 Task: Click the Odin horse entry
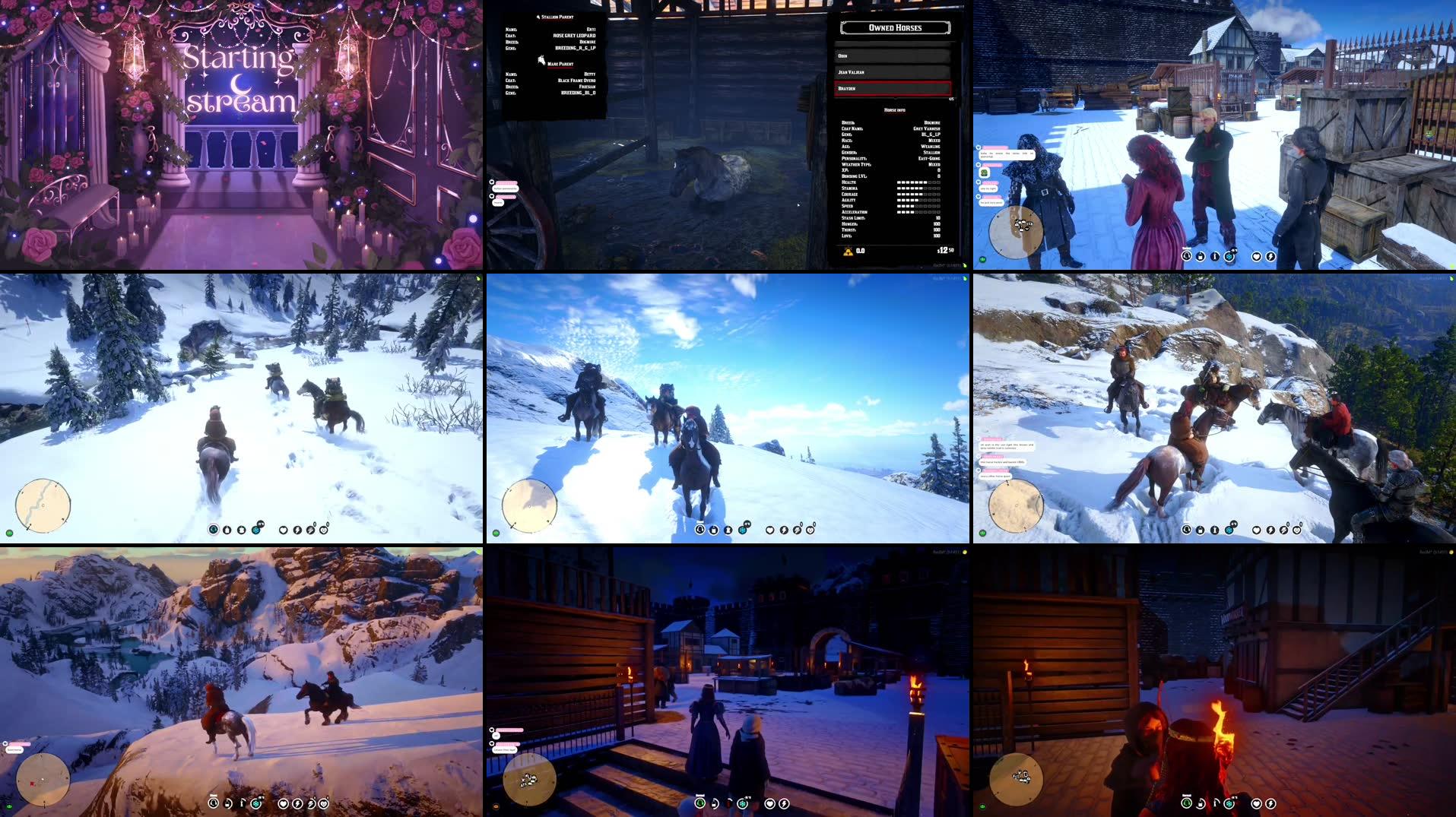tap(893, 56)
